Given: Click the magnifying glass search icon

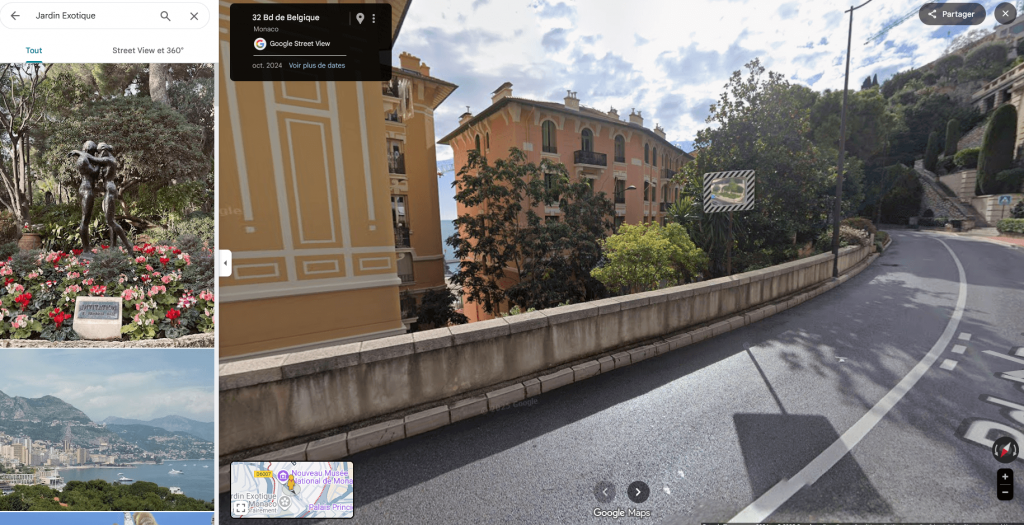Looking at the screenshot, I should pyautogui.click(x=165, y=16).
